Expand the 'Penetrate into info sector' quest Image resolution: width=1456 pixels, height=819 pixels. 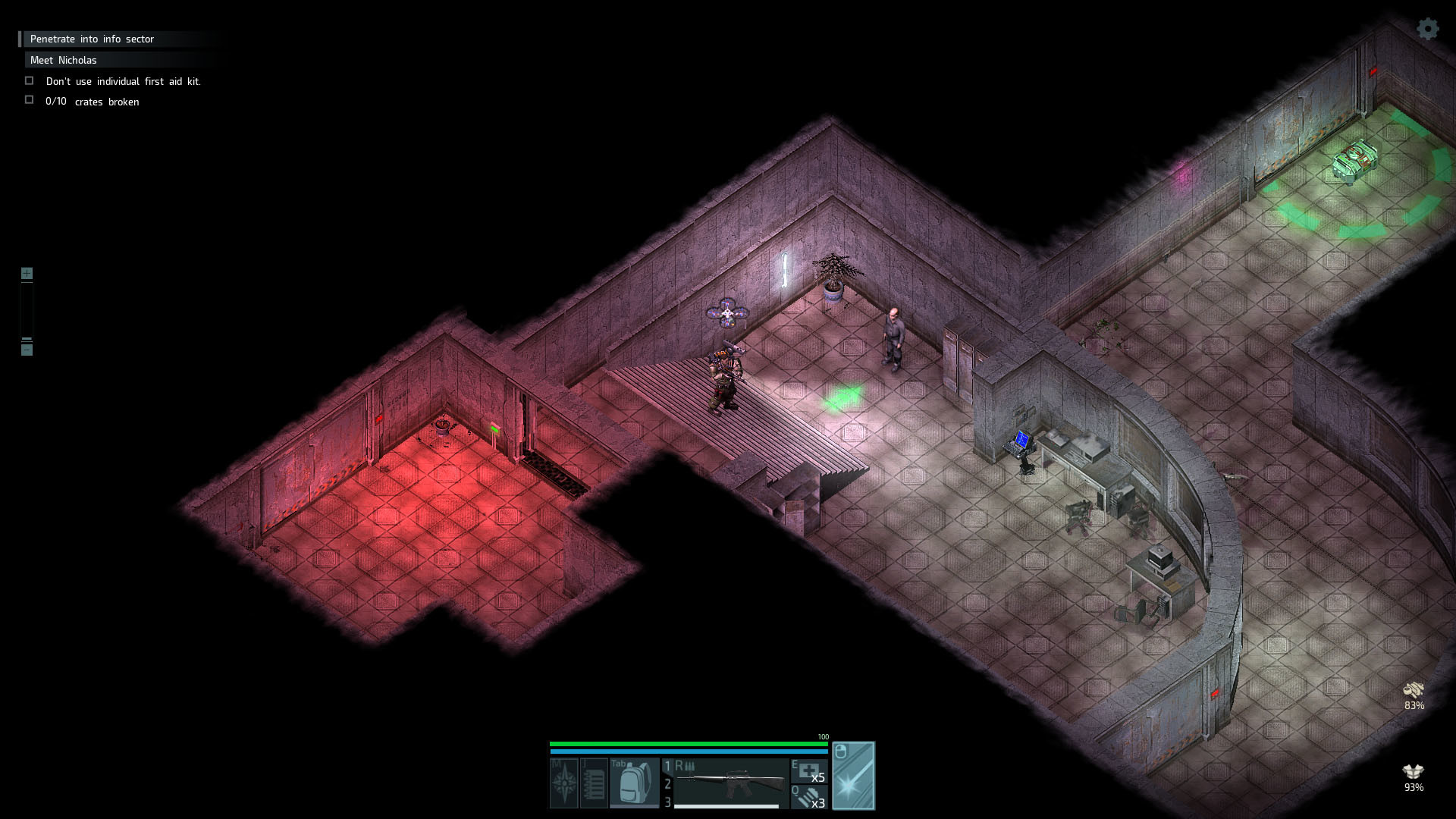[91, 39]
